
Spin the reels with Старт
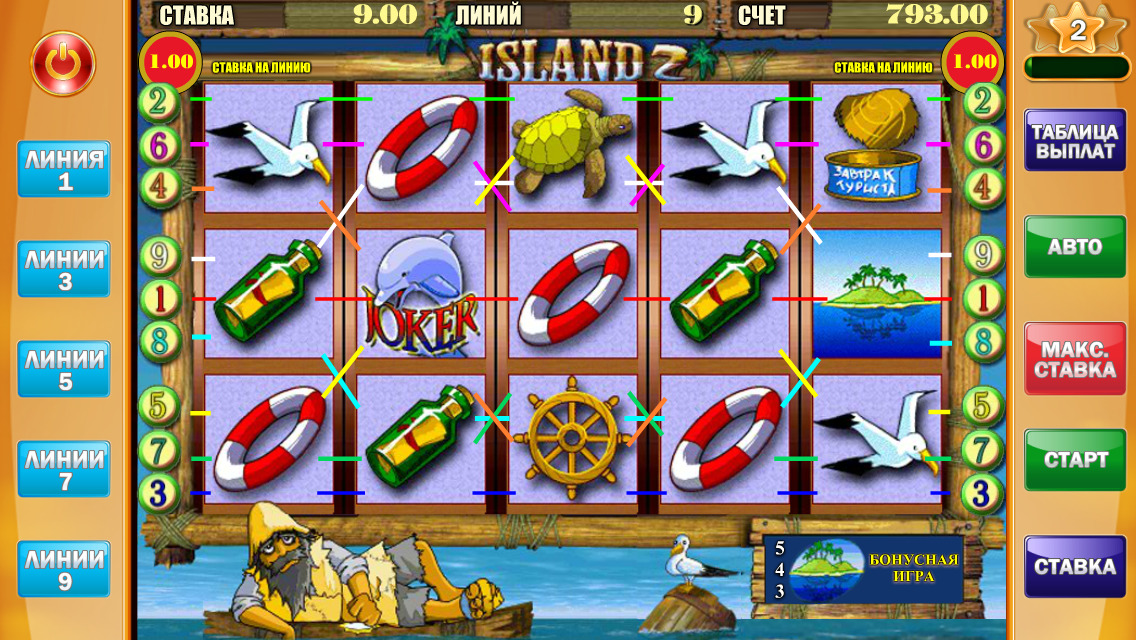1074,459
